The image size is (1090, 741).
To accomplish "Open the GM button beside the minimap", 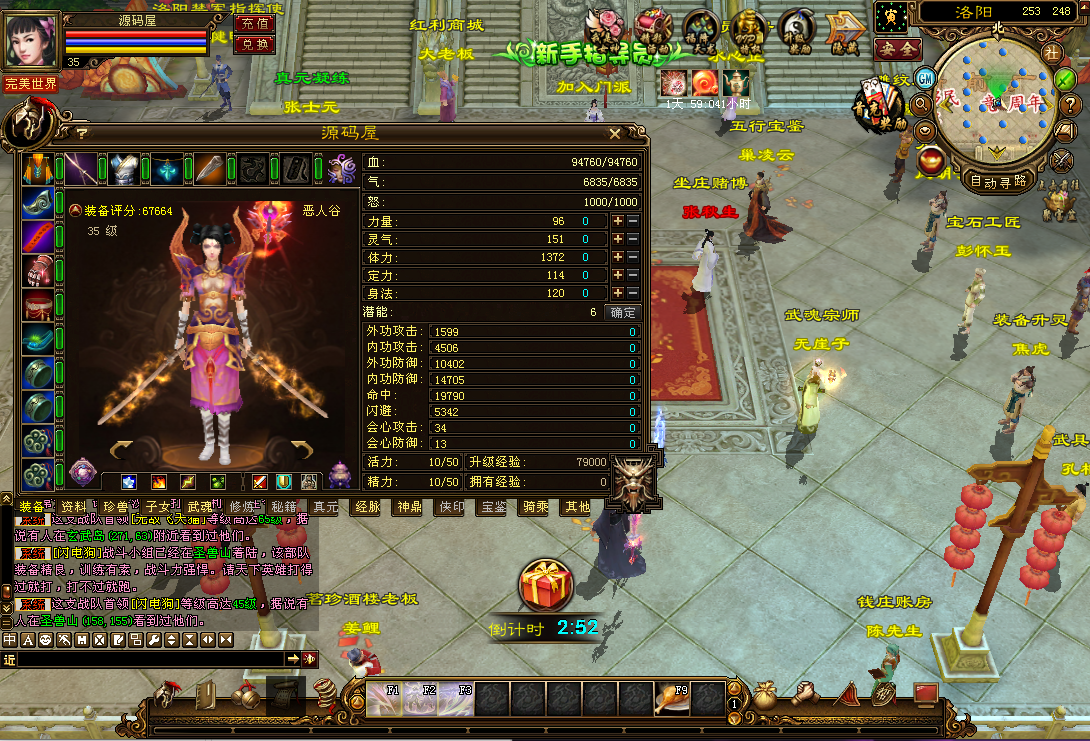I will (926, 78).
